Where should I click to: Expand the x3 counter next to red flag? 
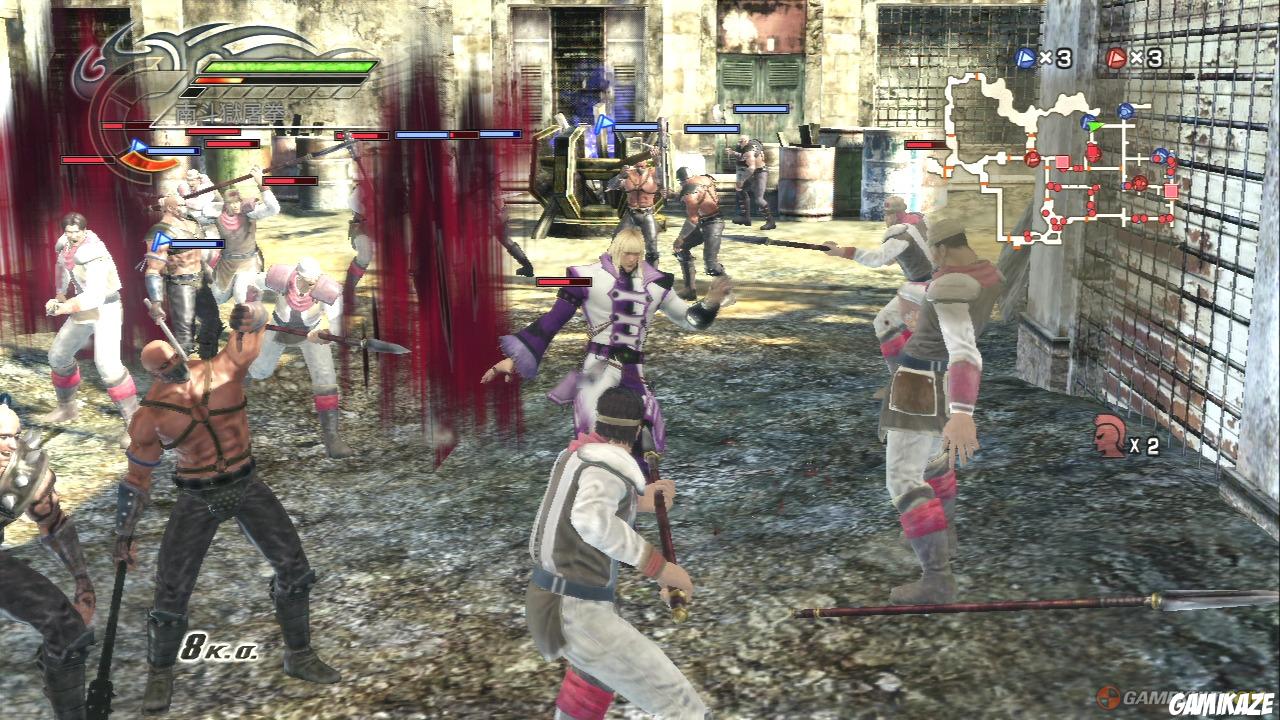1147,57
